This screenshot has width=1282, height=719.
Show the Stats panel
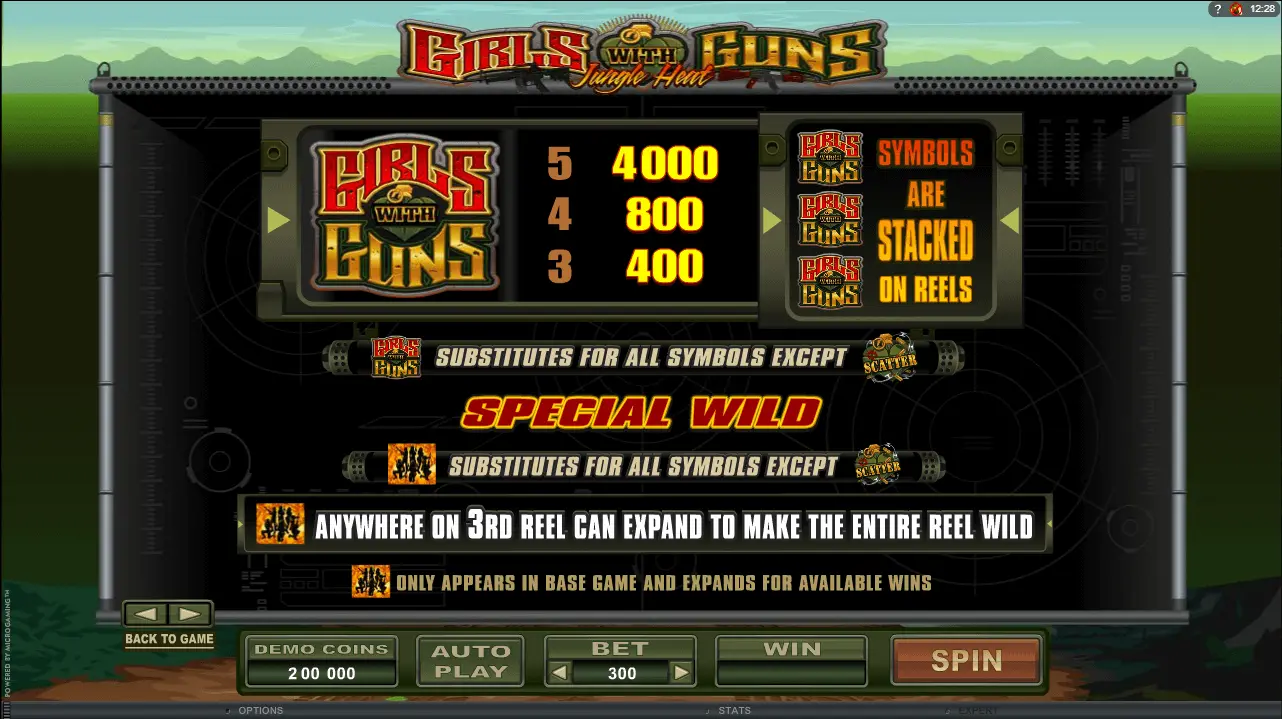tap(734, 711)
